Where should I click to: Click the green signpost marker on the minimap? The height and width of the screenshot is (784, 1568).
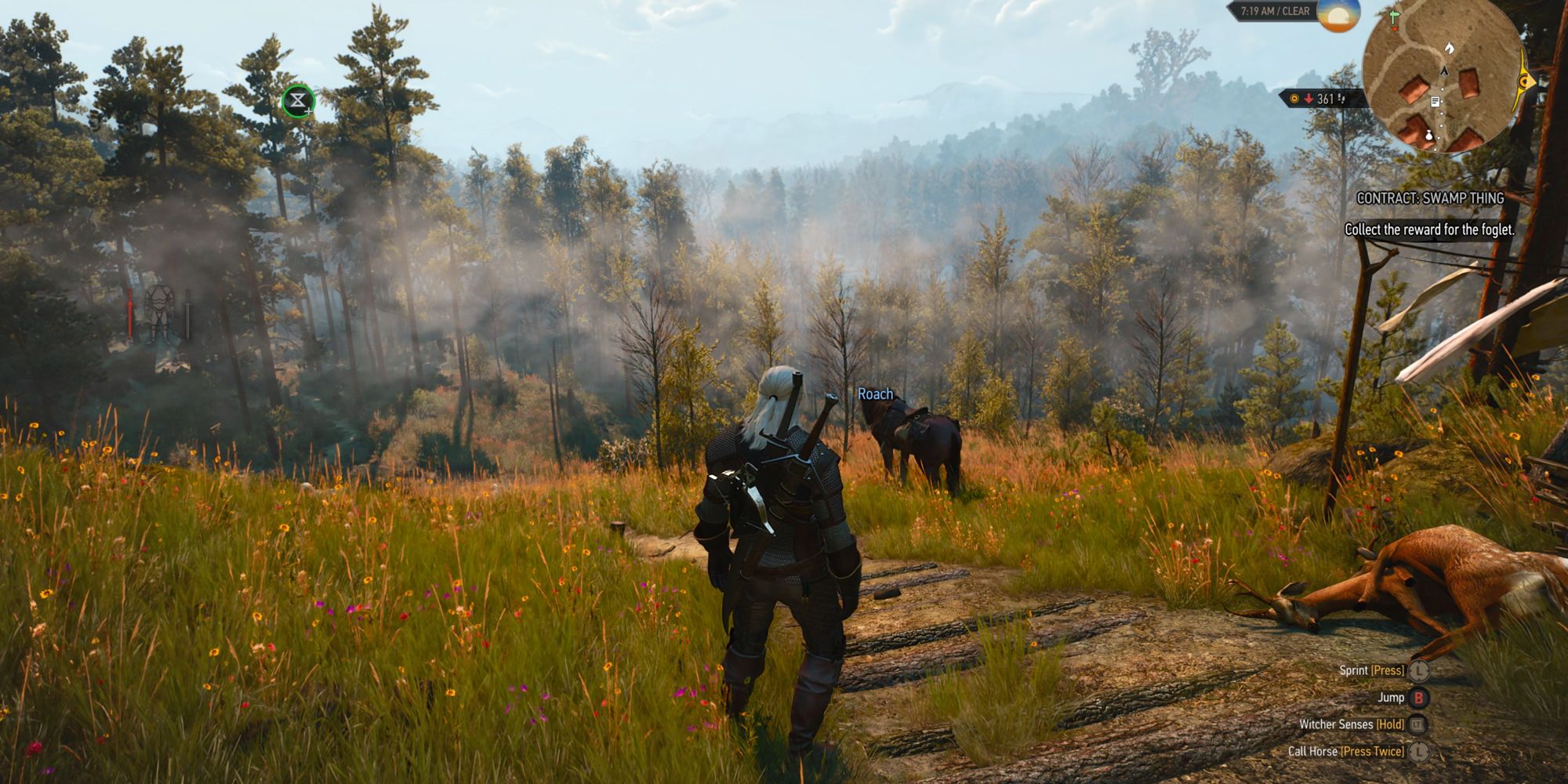pos(1394,16)
